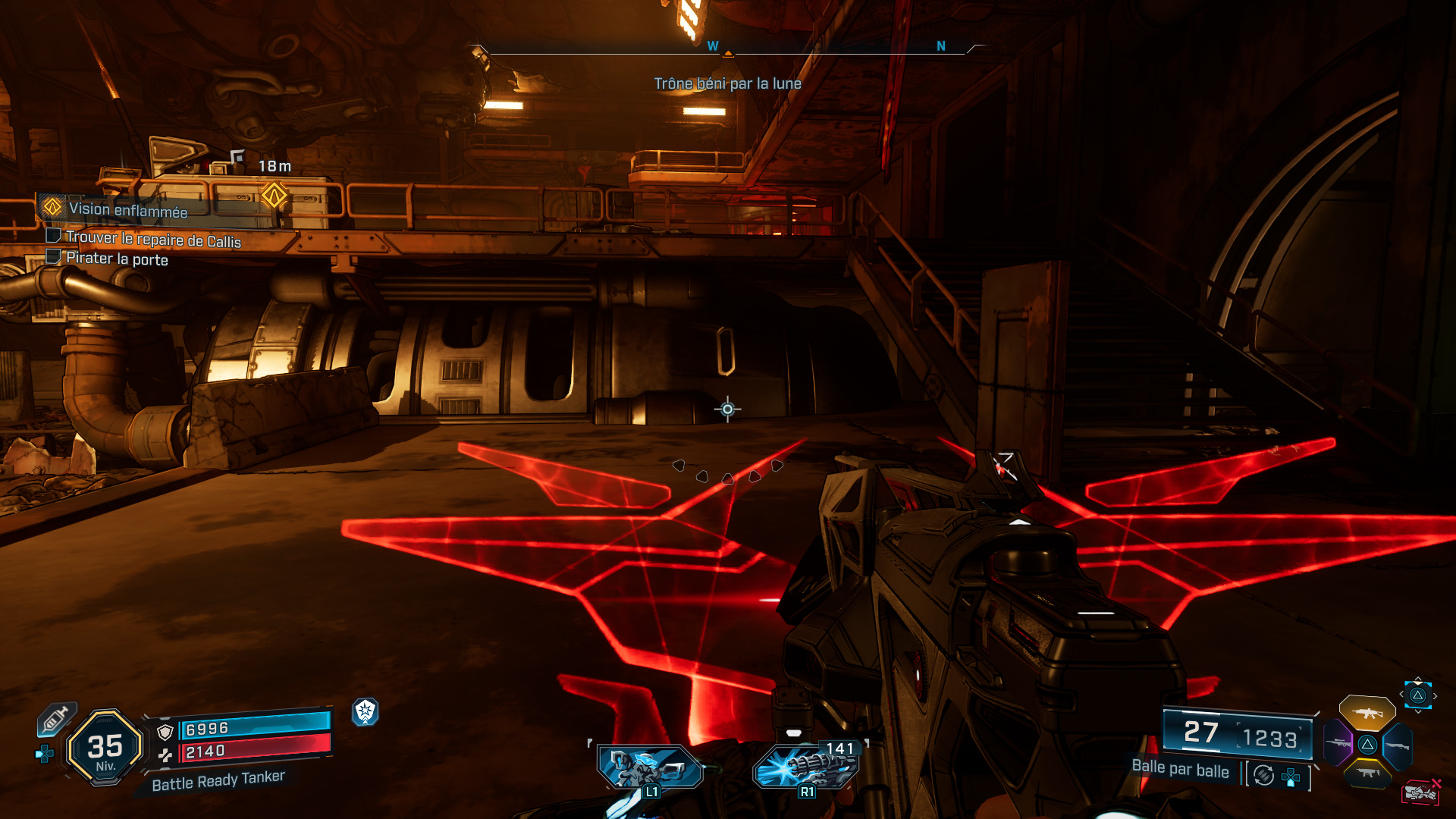1456x819 pixels.
Task: Select the orange assault rifle weapon slot
Action: pyautogui.click(x=1367, y=713)
